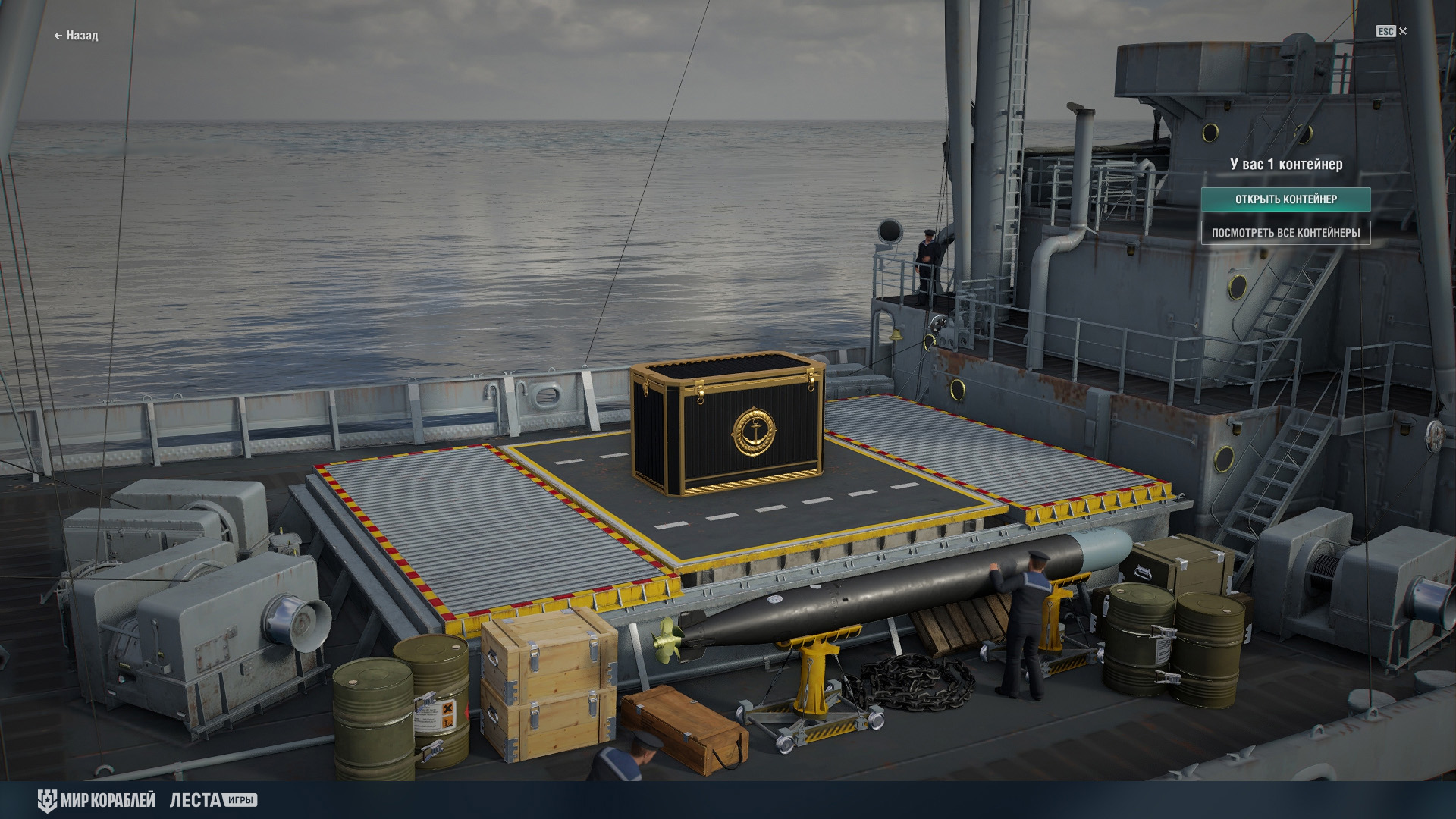Viewport: 1456px width, 819px height.
Task: Go back with the Назад button
Action: [x=76, y=36]
